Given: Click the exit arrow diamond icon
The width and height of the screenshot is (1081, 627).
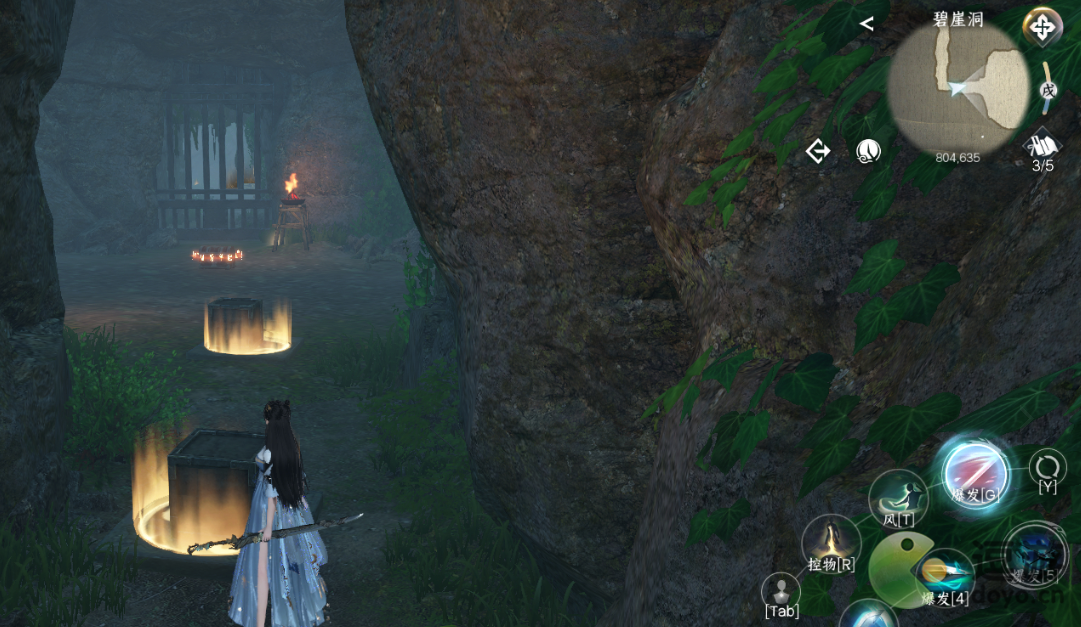Looking at the screenshot, I should (818, 151).
